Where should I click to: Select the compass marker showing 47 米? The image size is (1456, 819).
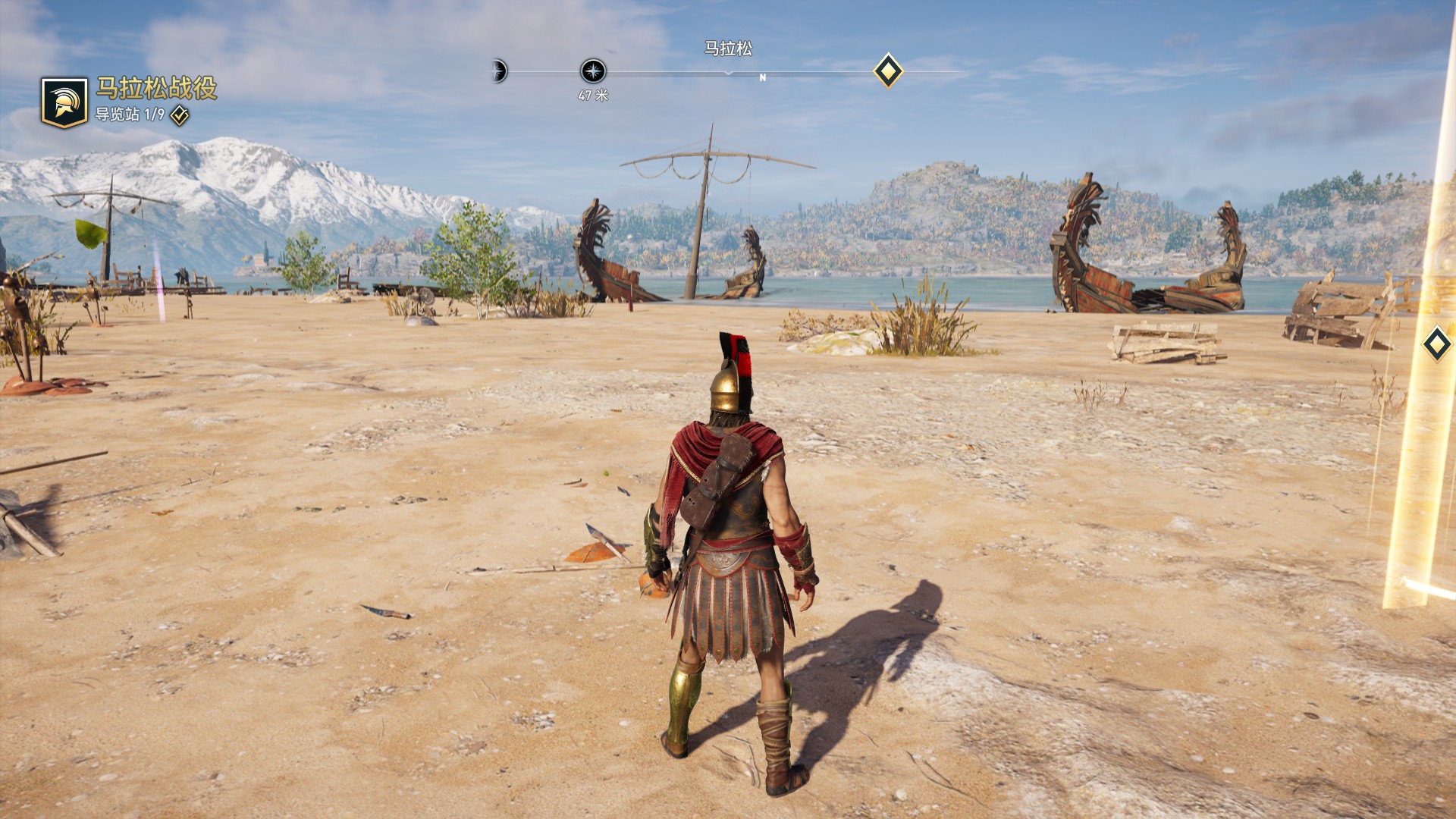point(593,72)
